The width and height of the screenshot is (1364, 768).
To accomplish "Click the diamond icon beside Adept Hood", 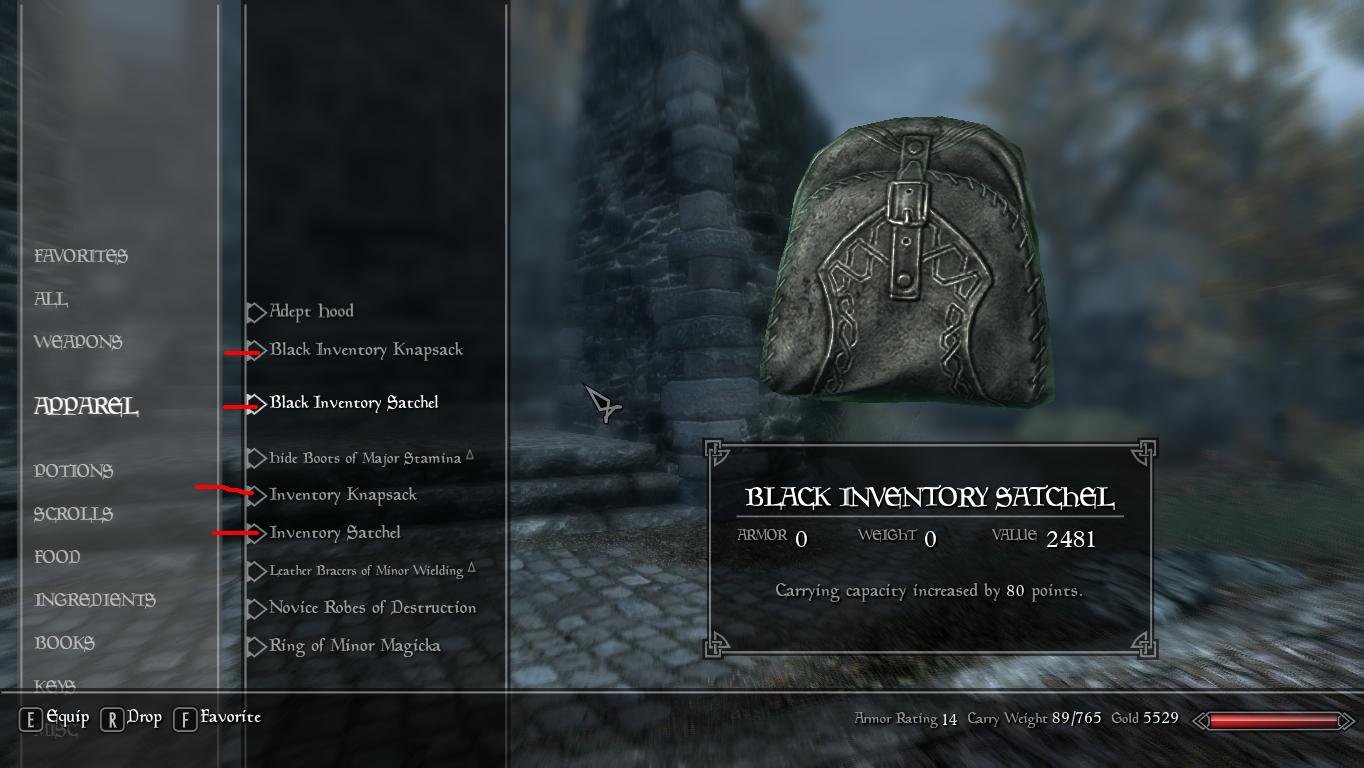I will tap(257, 311).
